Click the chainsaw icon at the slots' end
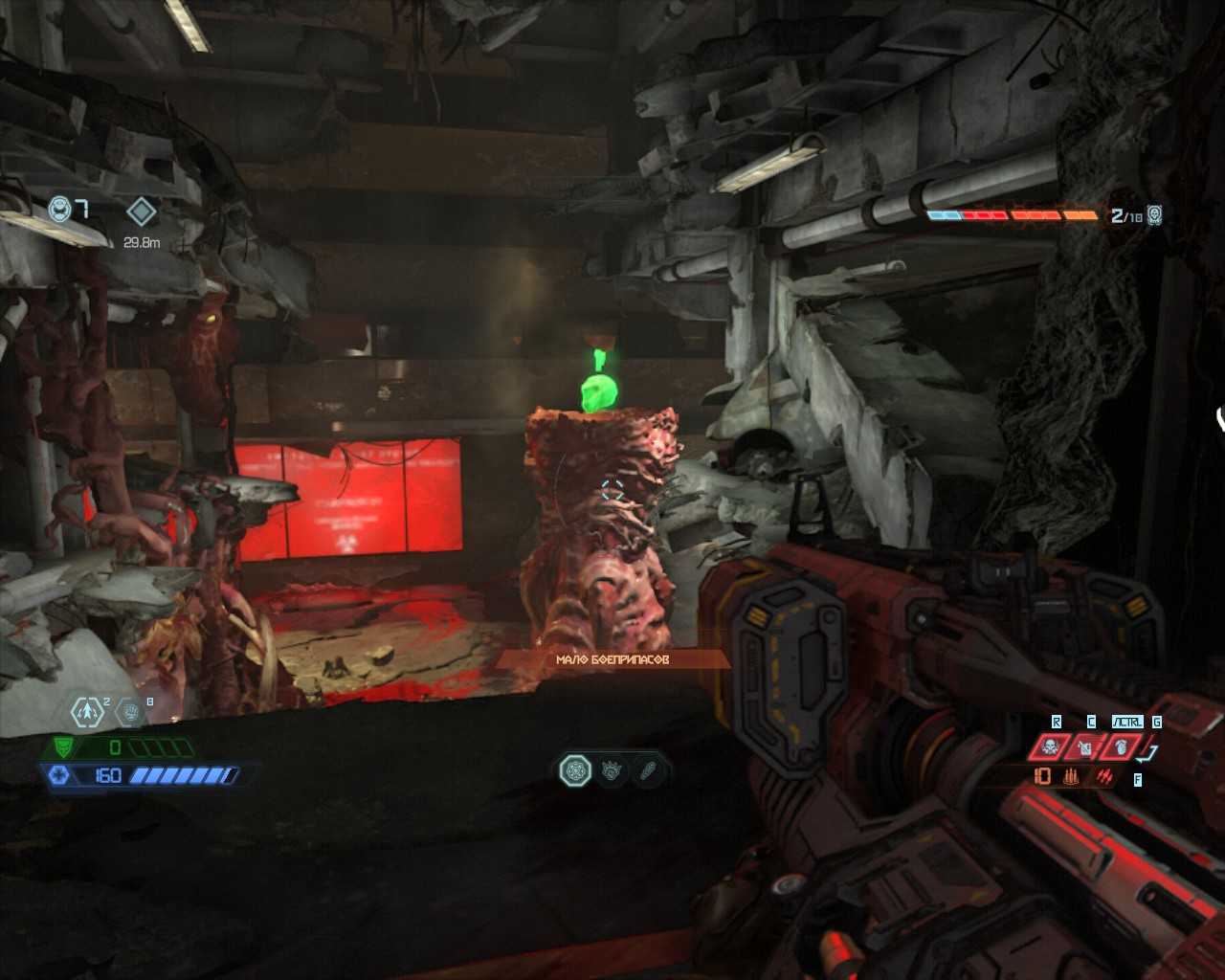This screenshot has height=980, width=1225. click(x=1150, y=751)
